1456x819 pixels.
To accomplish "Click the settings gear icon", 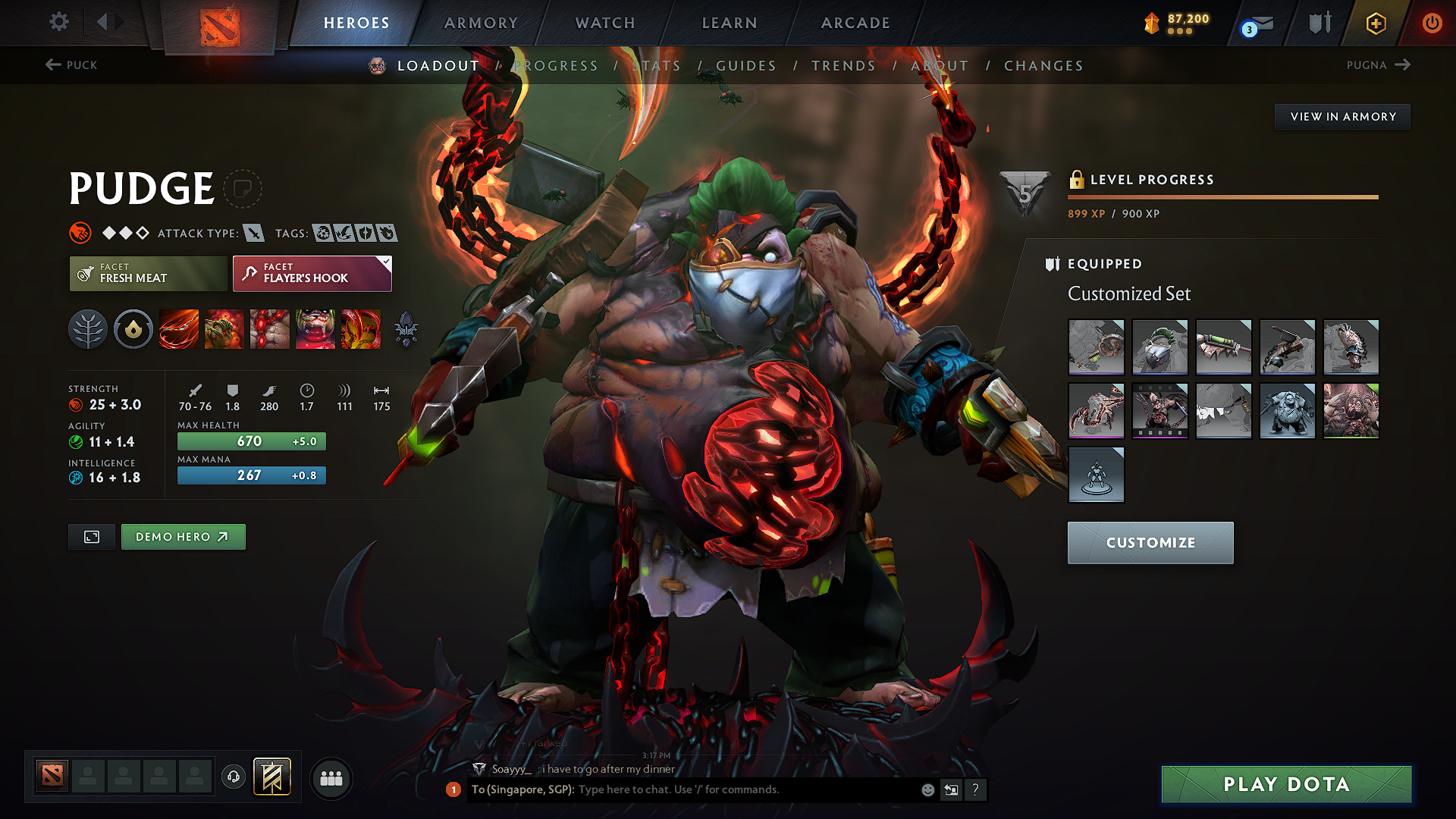I will [58, 22].
